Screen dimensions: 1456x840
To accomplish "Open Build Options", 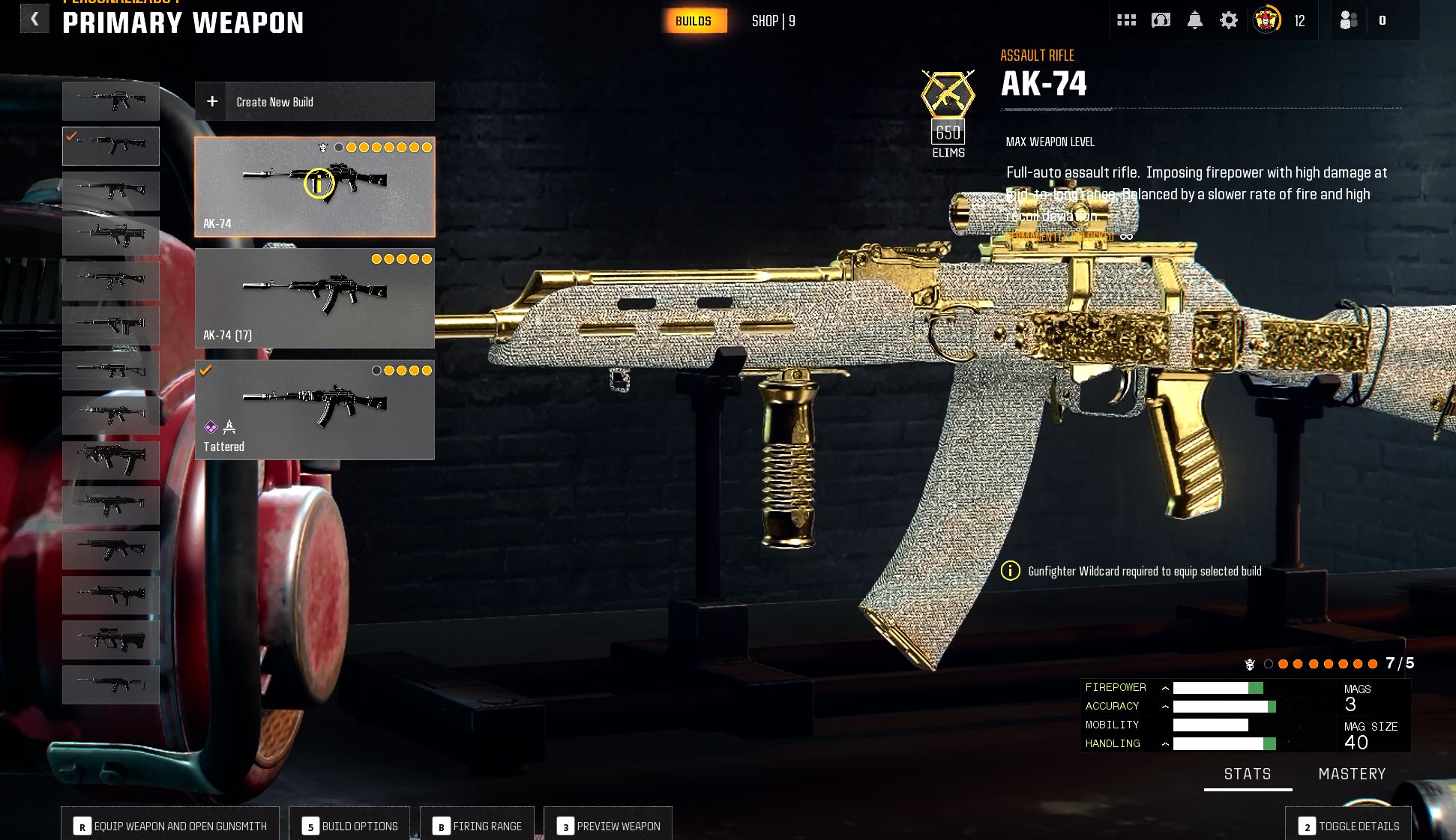I will (x=349, y=826).
